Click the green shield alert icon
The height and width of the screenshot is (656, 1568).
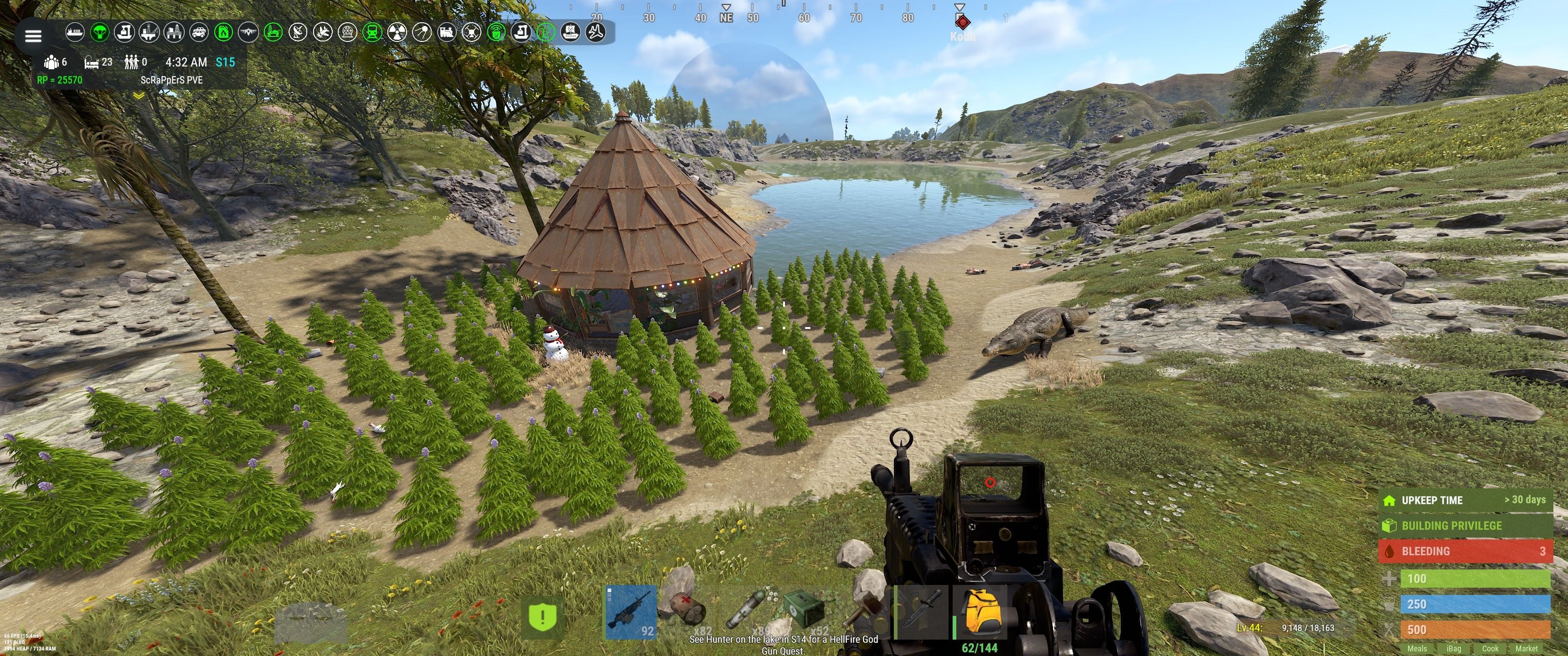(x=542, y=617)
